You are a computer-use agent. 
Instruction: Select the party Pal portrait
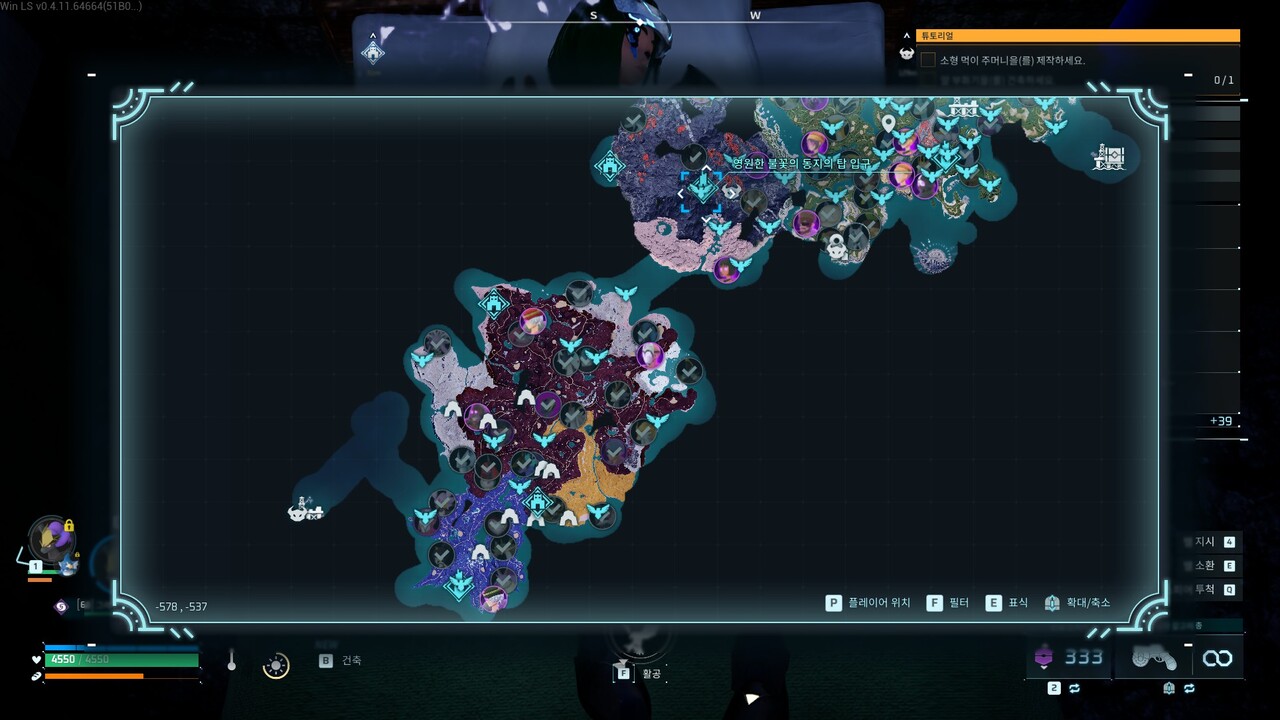click(x=50, y=540)
